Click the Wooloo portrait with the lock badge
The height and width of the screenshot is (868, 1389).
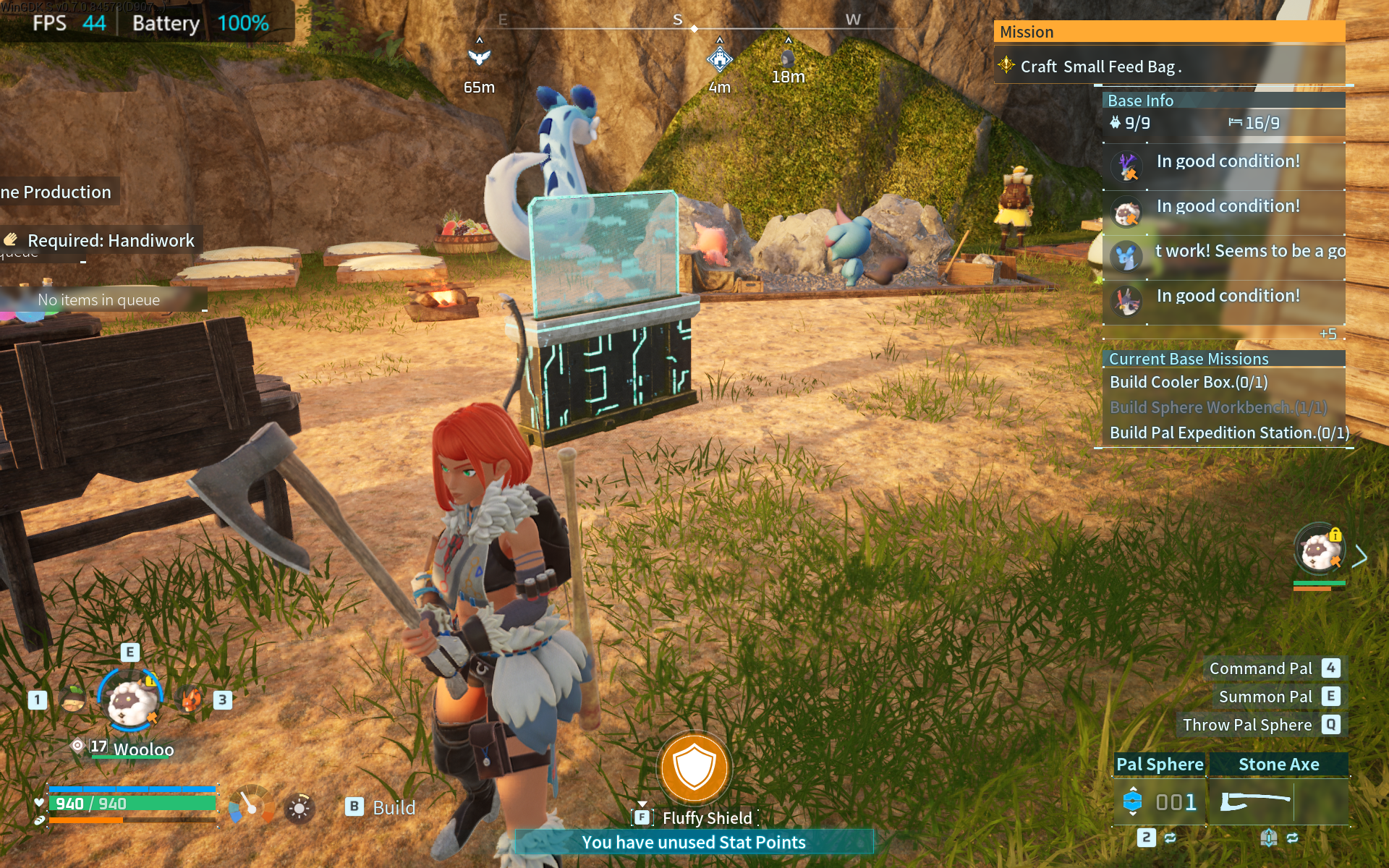pos(1318,551)
